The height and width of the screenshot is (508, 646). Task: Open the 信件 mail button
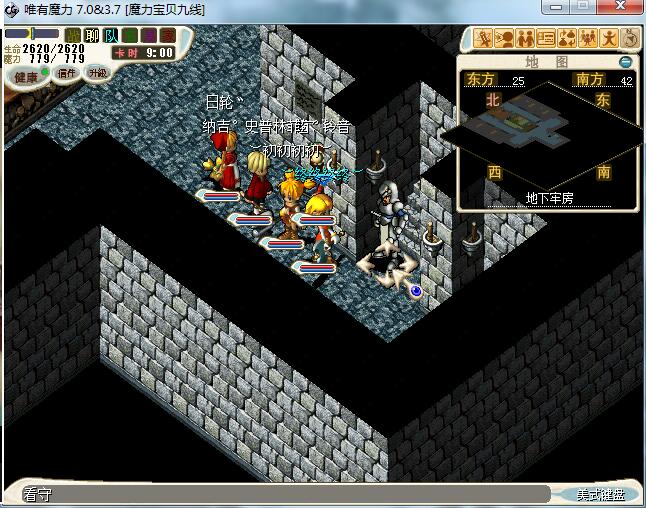click(x=67, y=73)
